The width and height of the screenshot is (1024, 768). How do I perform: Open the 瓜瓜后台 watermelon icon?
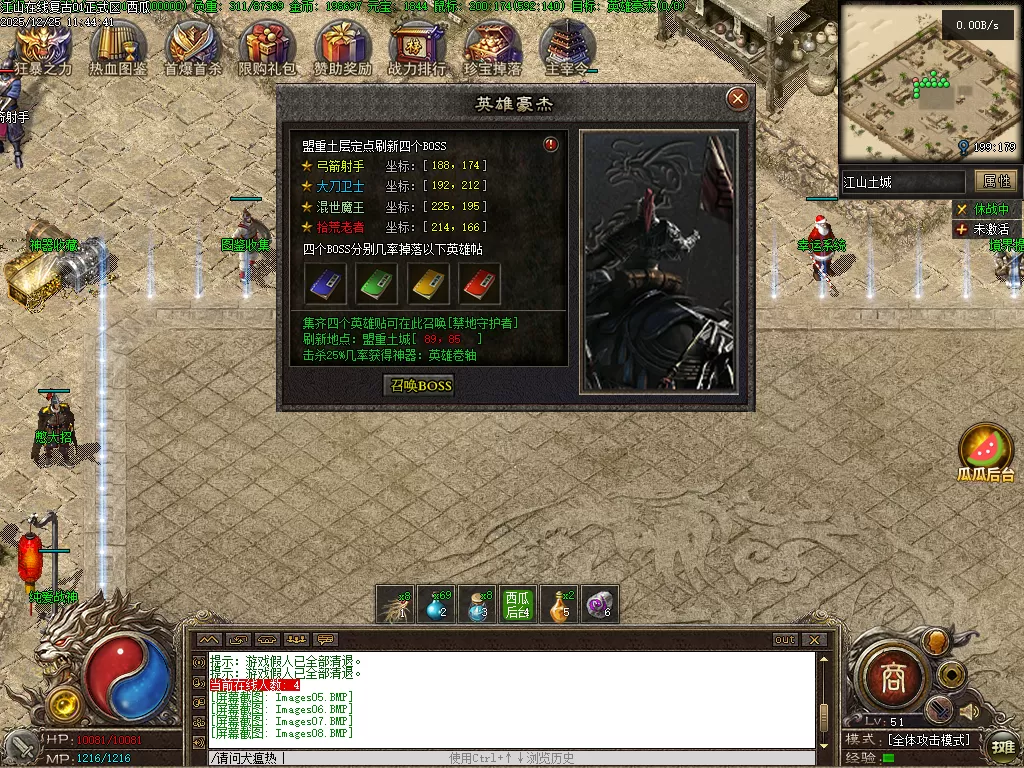(x=986, y=450)
